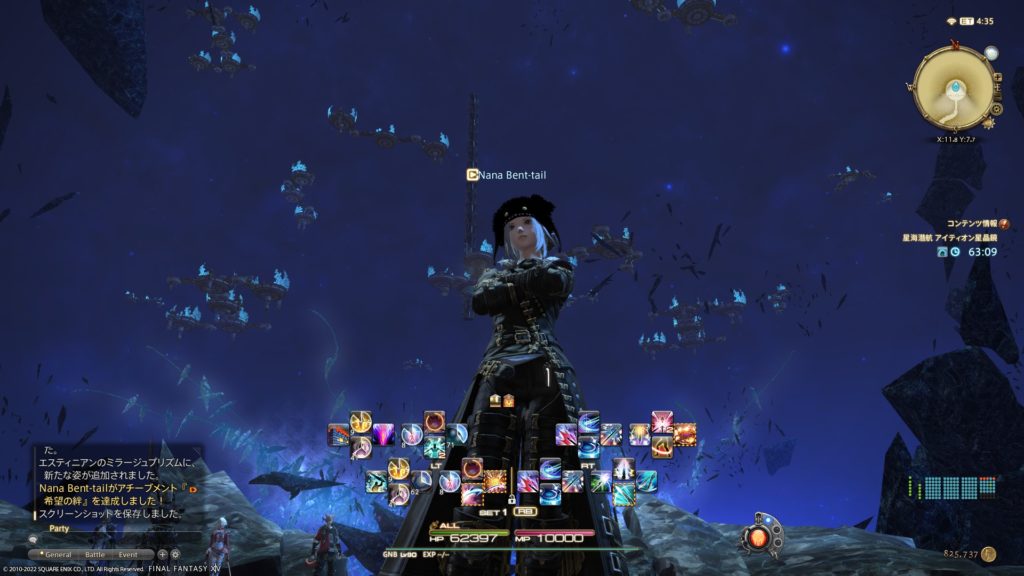
Task: Activate the orange dotted fire-burst skill icon
Action: [685, 435]
